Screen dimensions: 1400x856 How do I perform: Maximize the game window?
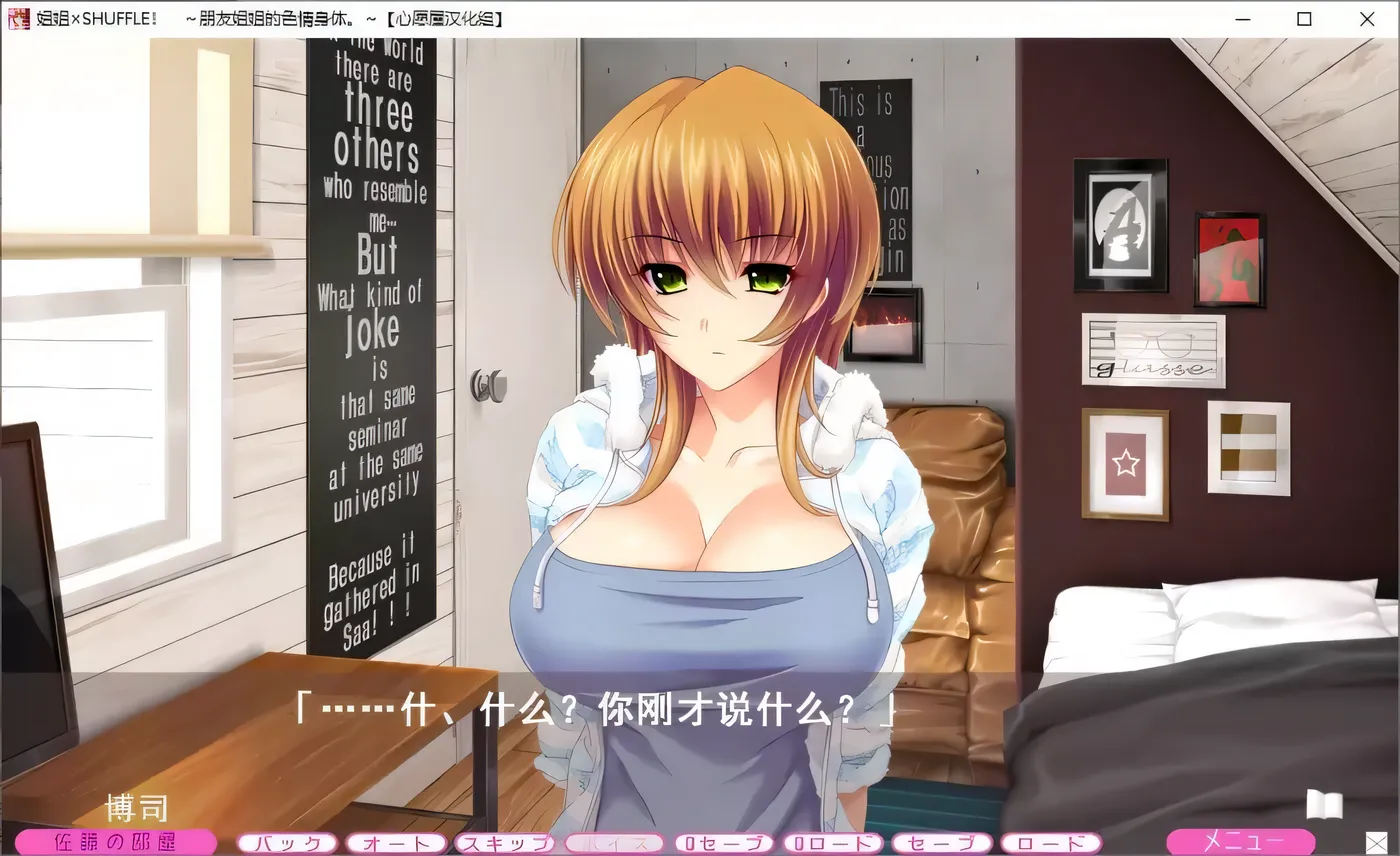tap(1304, 18)
